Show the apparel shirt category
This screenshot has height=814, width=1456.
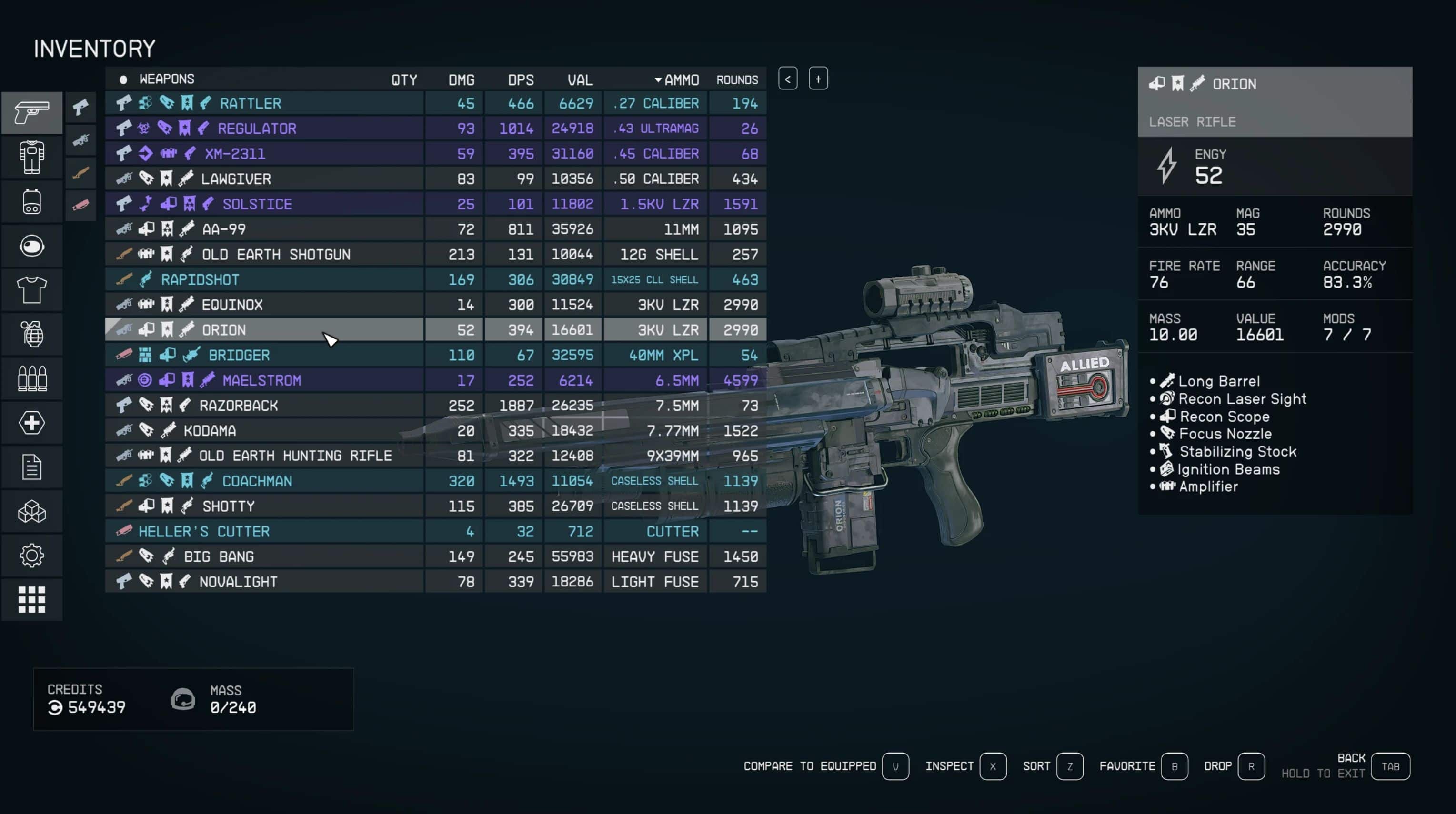click(31, 290)
